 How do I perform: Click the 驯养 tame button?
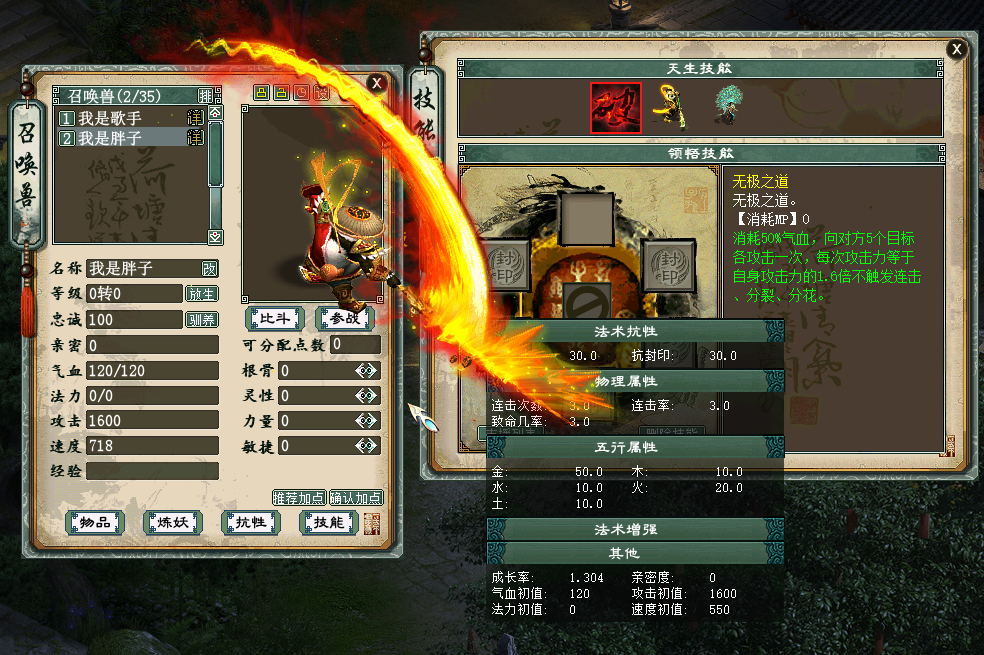[201, 320]
